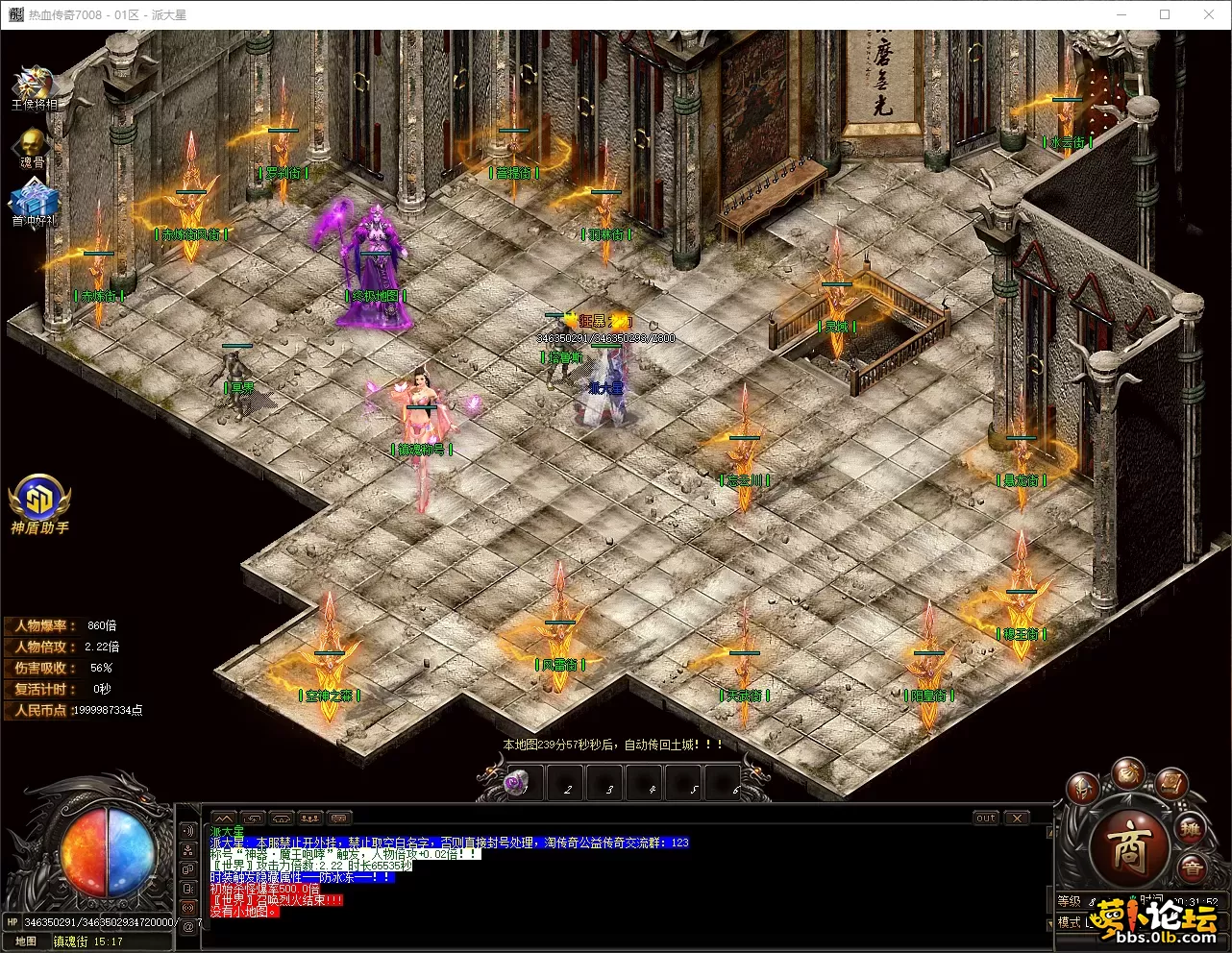
Task: Click the chat panel's out button
Action: (986, 818)
